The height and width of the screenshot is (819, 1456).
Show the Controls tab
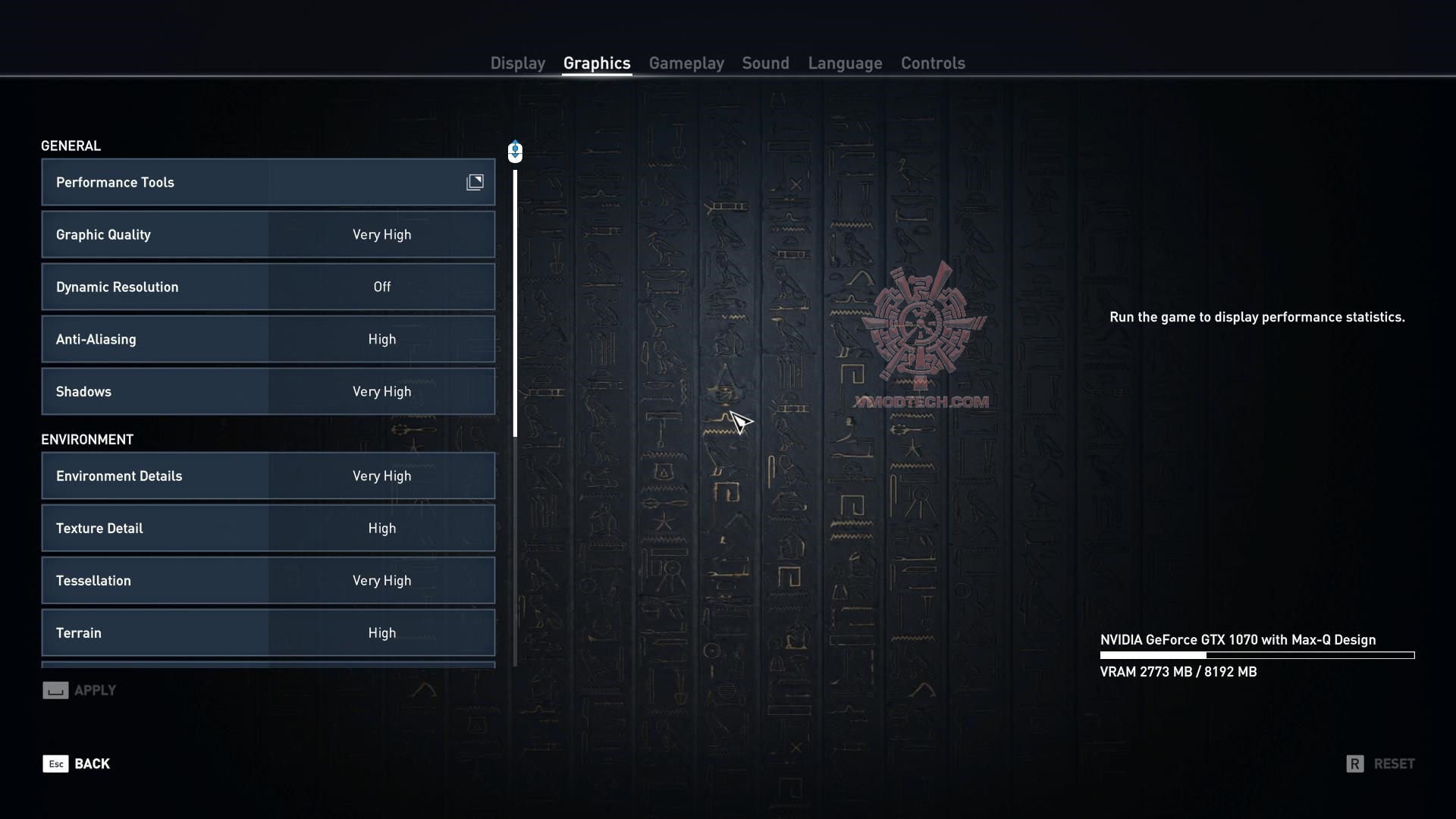point(933,64)
